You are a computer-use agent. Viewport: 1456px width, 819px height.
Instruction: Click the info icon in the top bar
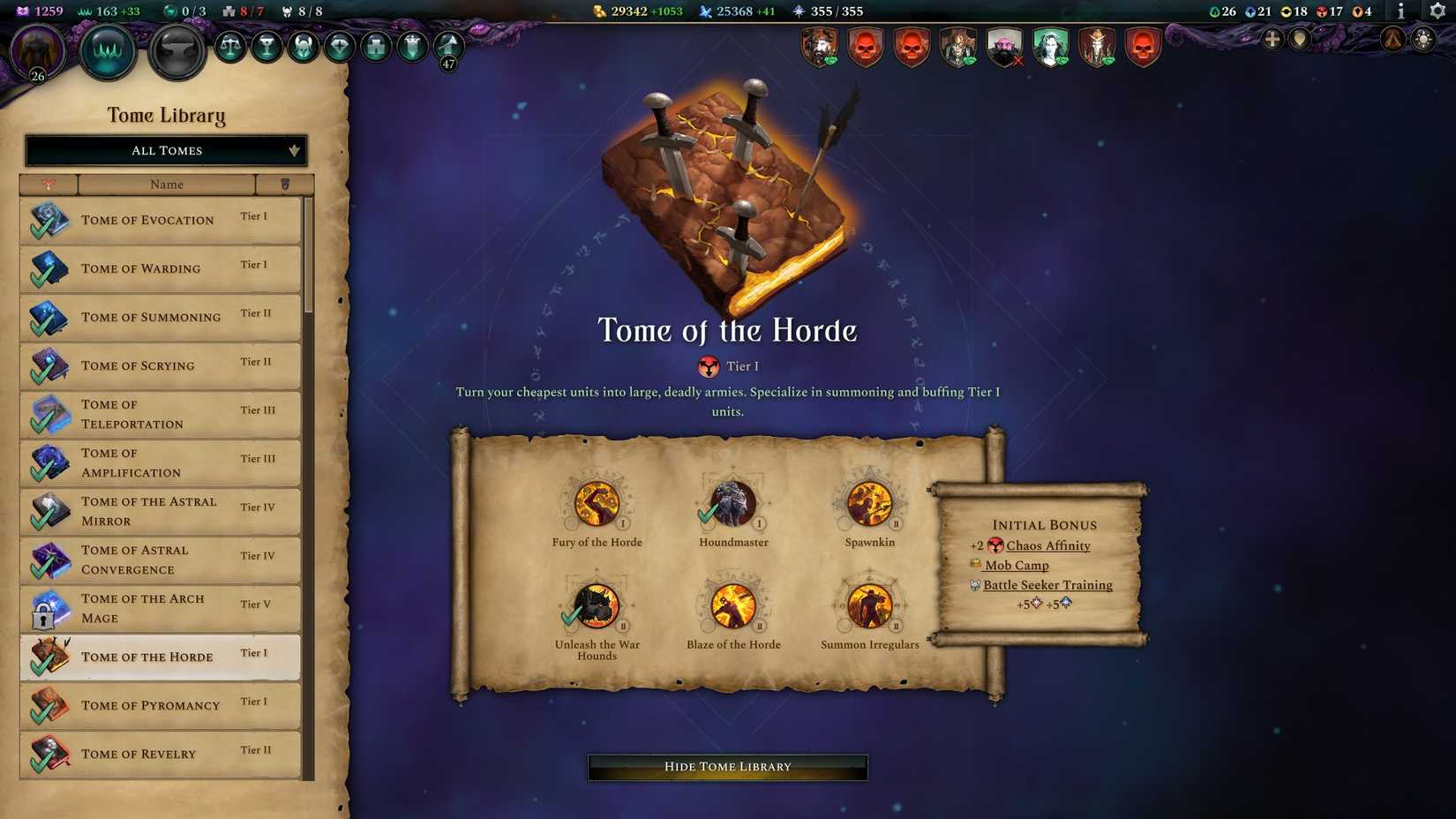1400,12
